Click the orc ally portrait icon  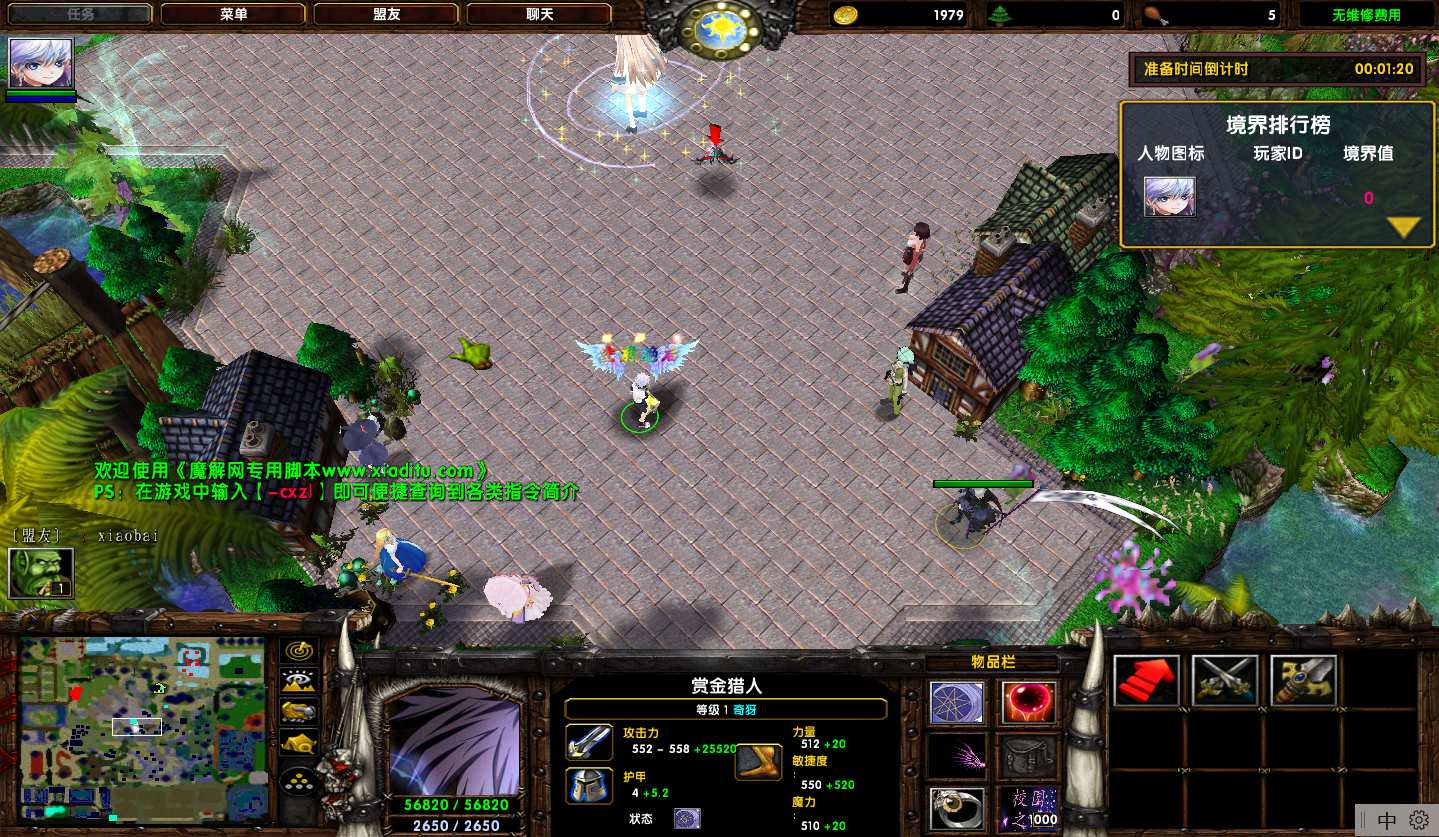pyautogui.click(x=41, y=573)
